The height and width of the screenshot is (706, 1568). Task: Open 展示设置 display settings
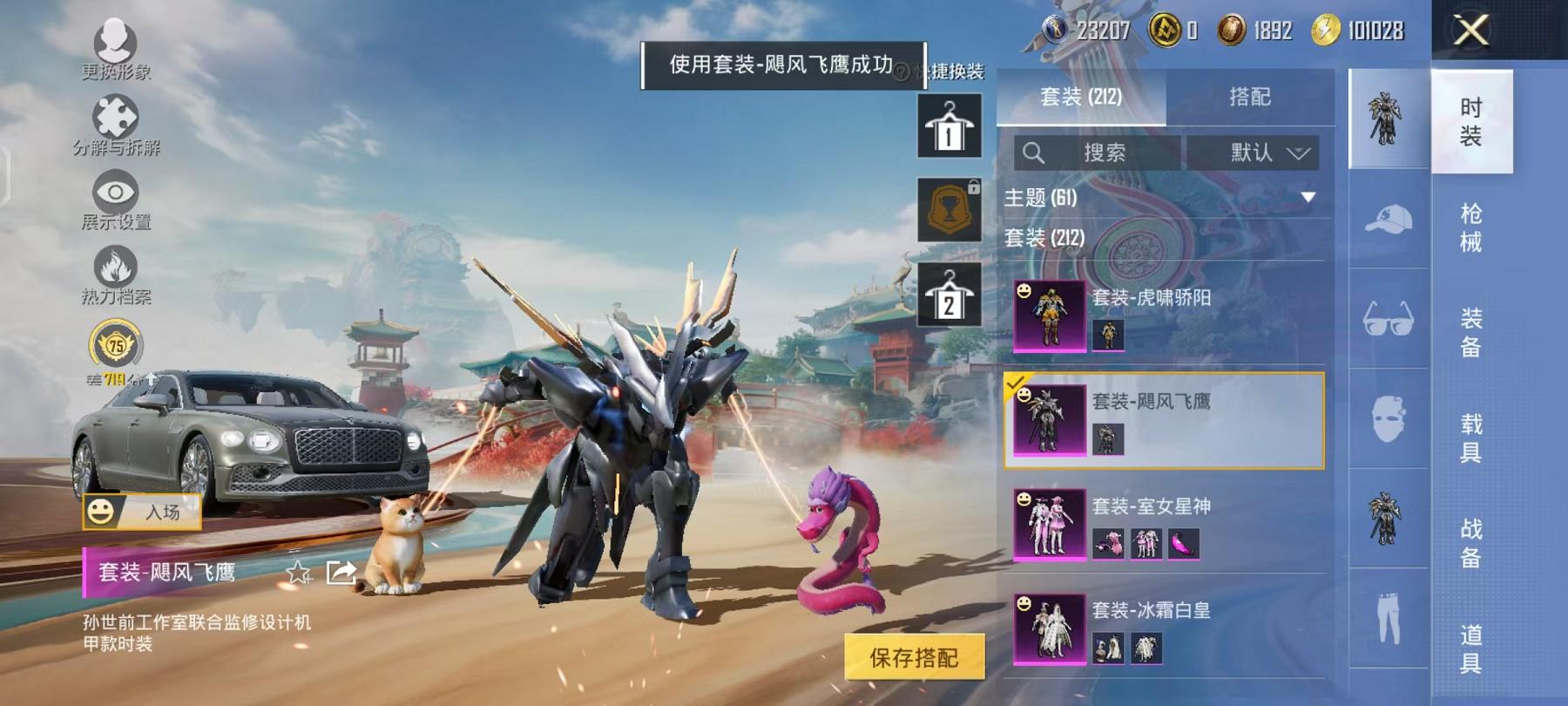(114, 190)
